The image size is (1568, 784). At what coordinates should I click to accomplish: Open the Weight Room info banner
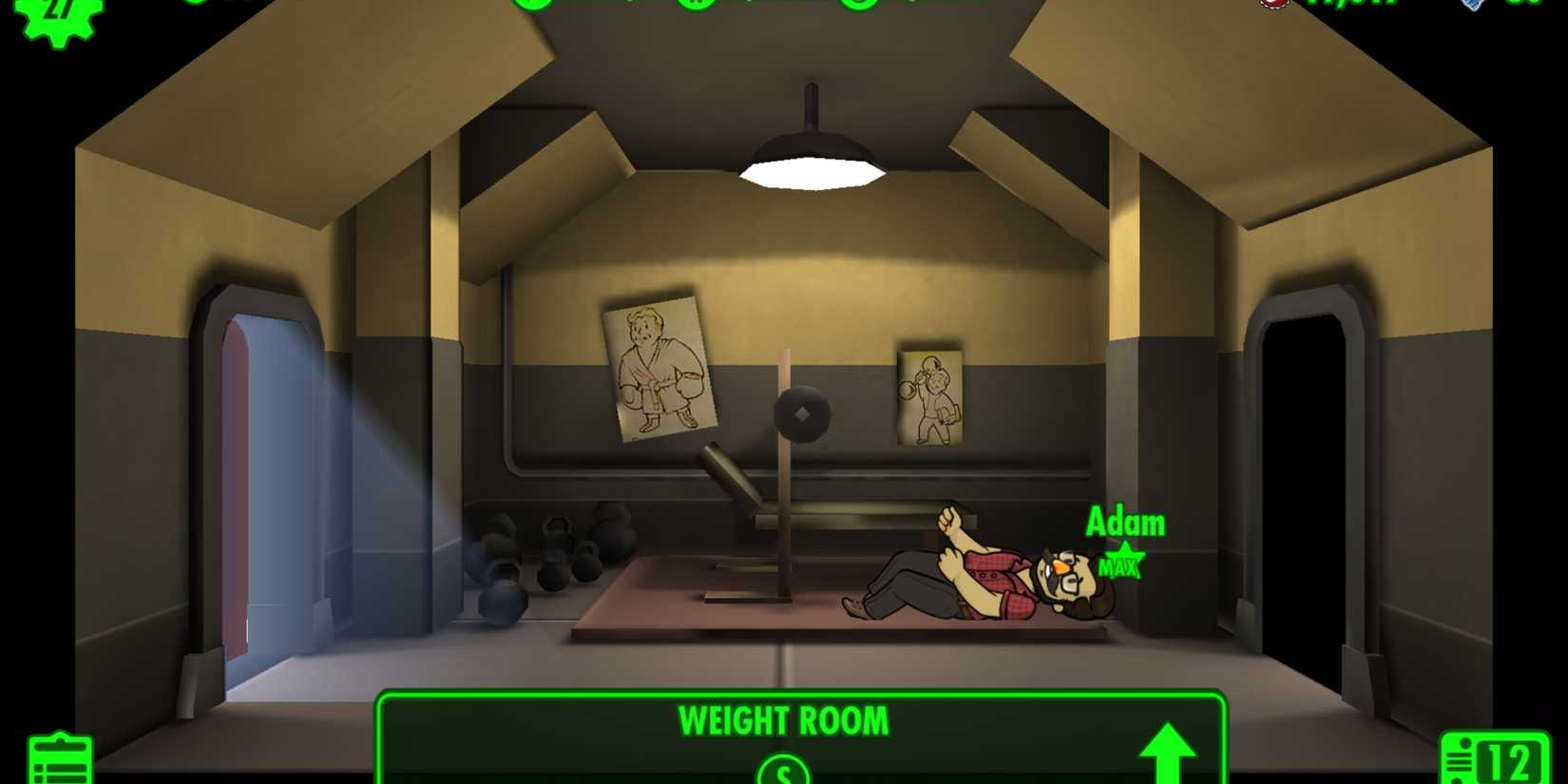point(782,721)
